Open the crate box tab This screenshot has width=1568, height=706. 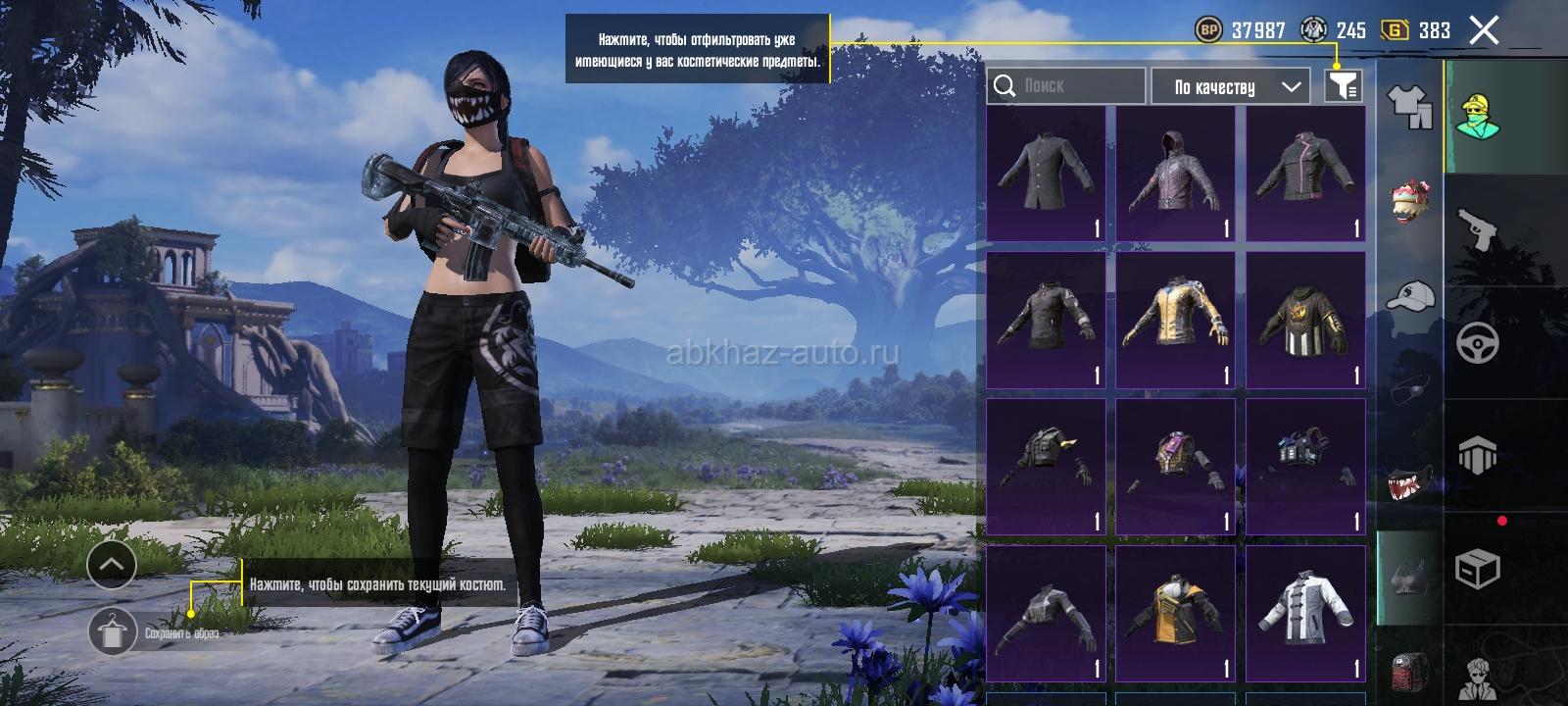[1477, 568]
